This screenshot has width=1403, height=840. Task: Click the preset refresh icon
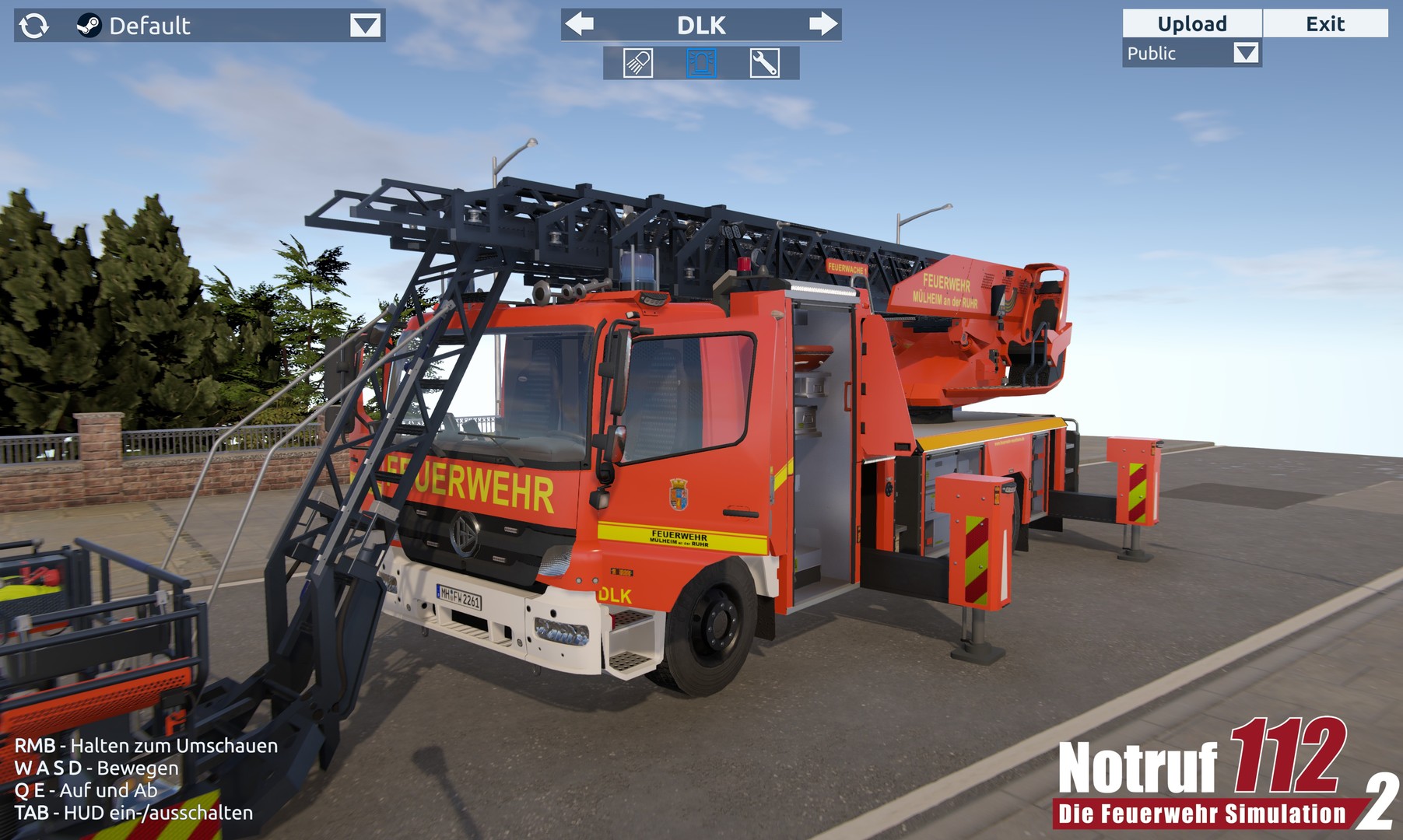[x=34, y=25]
